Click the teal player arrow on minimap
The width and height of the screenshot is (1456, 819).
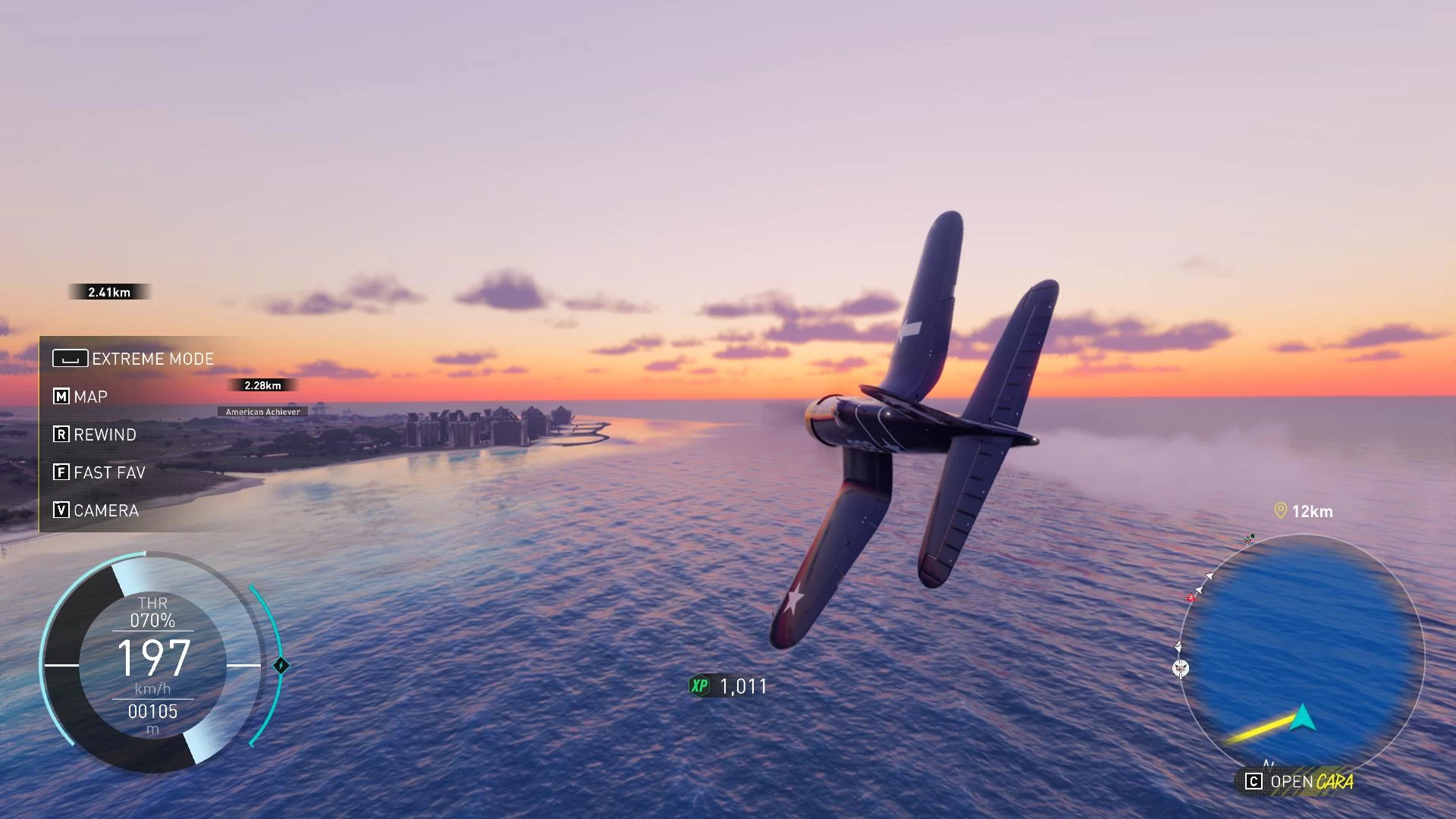pos(1302,717)
